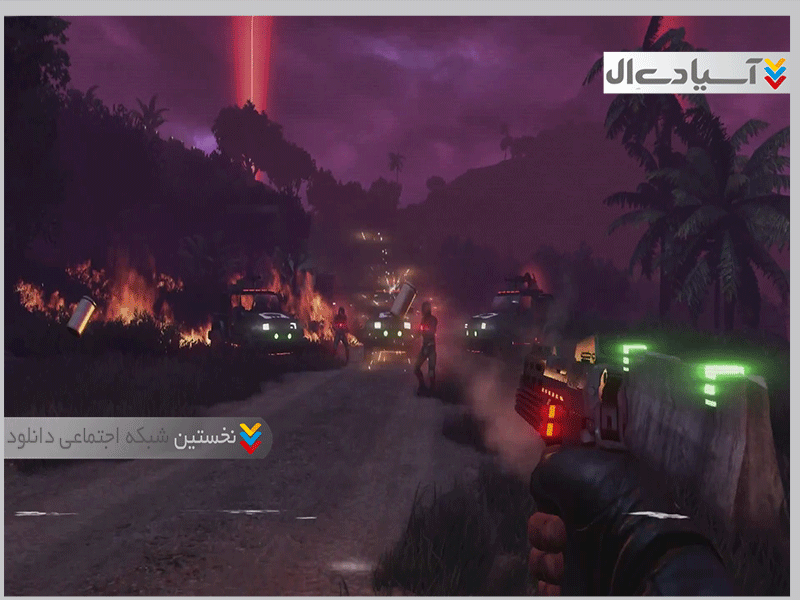Image resolution: width=800 pixels, height=600 pixels.
Task: Click the Asiadl logo watermark
Action: click(x=696, y=72)
